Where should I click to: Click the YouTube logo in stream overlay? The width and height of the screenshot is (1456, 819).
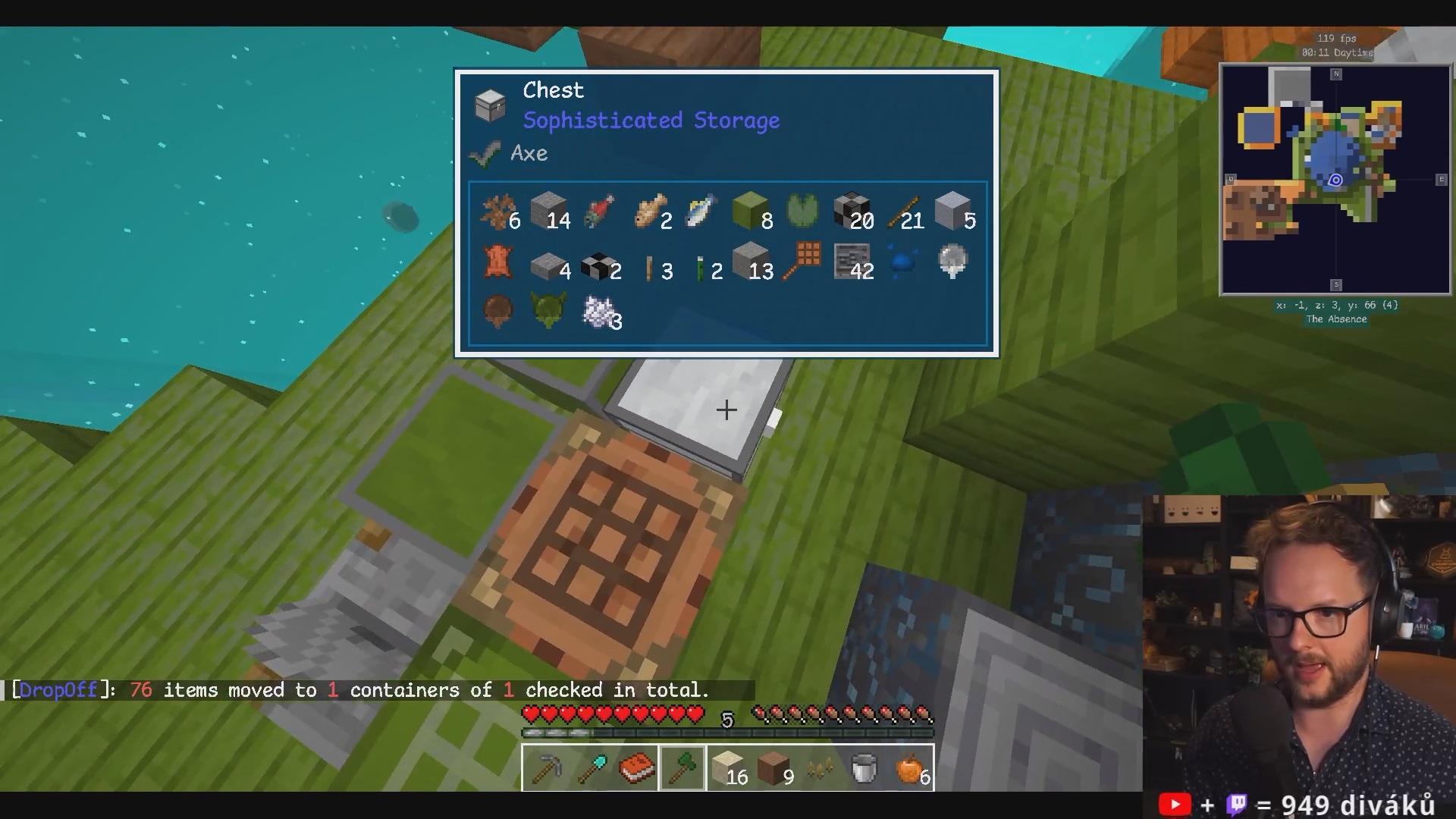[x=1175, y=804]
